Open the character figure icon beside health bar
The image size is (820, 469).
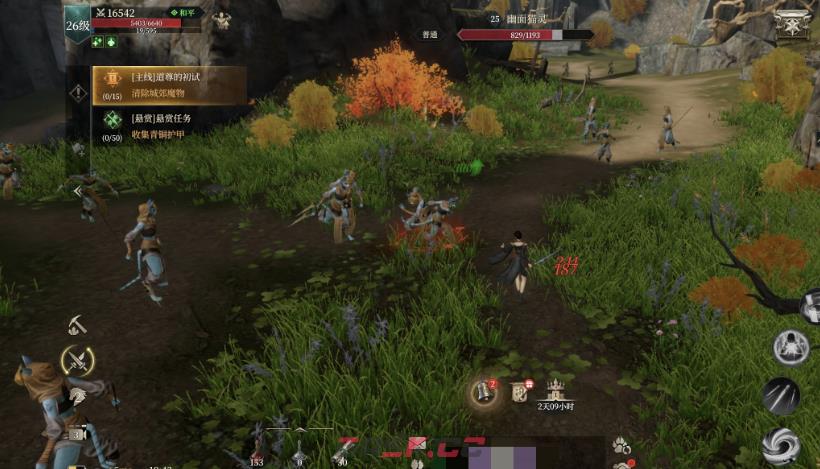(221, 20)
